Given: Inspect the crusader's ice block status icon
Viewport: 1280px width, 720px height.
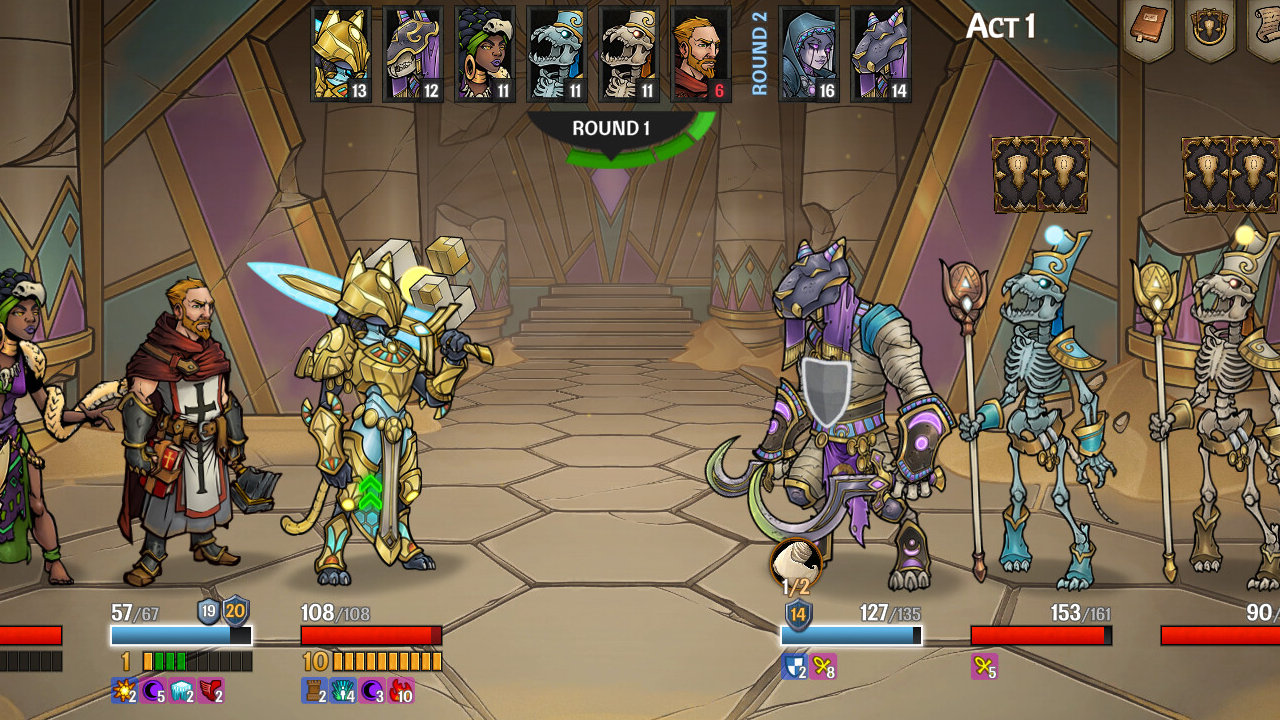Looking at the screenshot, I should pyautogui.click(x=182, y=690).
